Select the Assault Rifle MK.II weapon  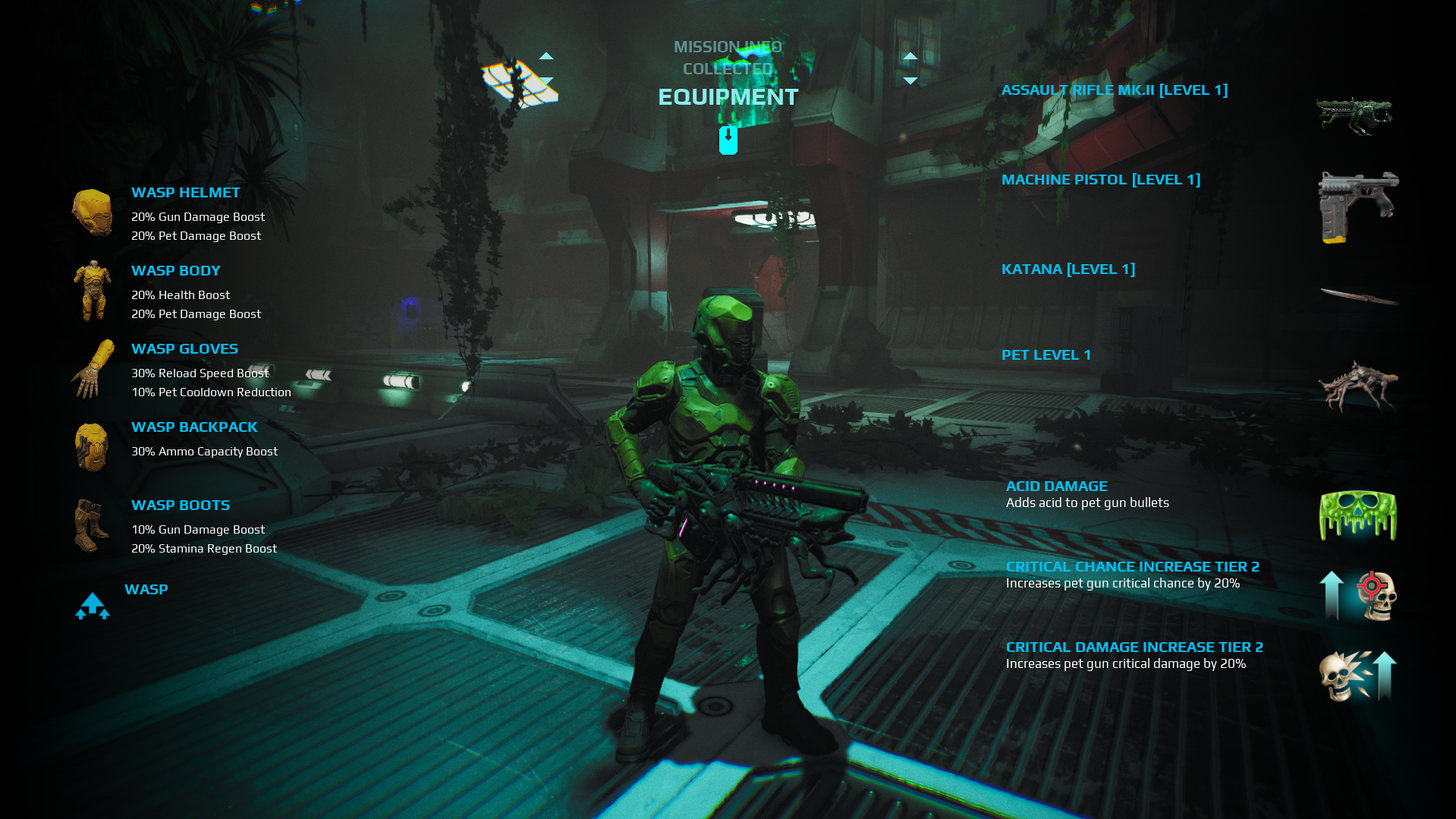click(1114, 90)
